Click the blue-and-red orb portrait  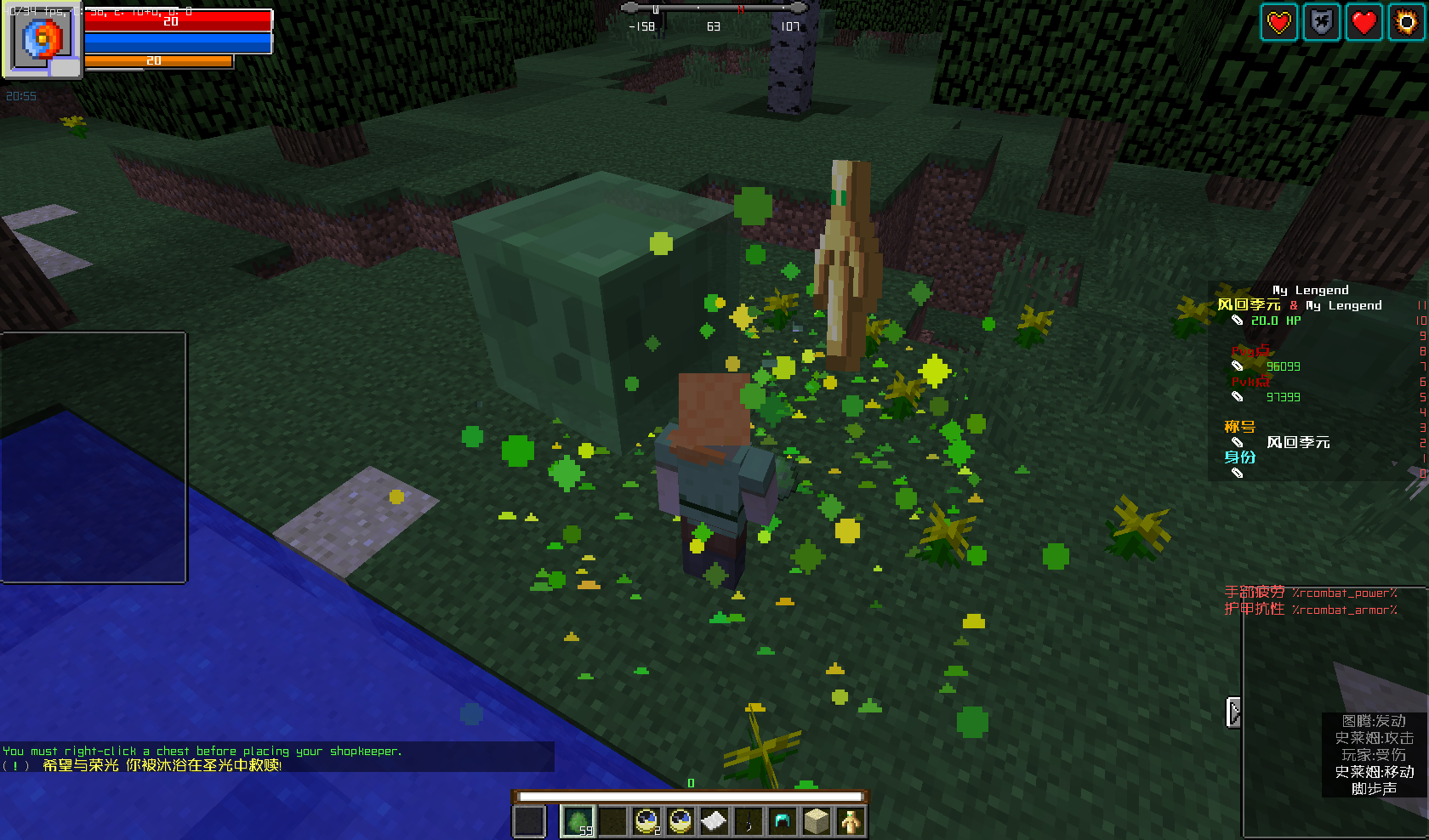43,40
